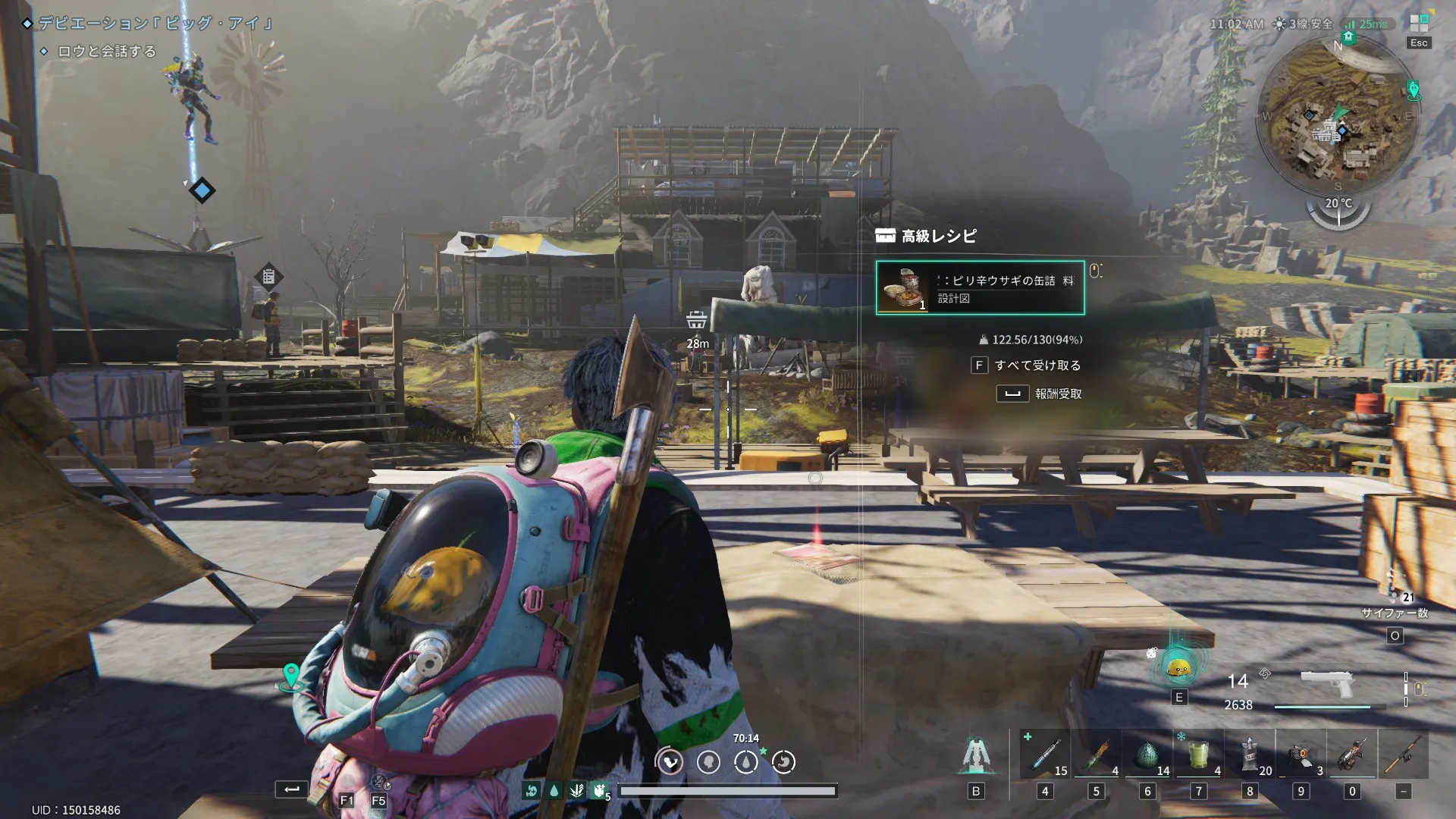Select the fishing rod hotbar slot
Image resolution: width=1456 pixels, height=819 pixels.
[1403, 755]
